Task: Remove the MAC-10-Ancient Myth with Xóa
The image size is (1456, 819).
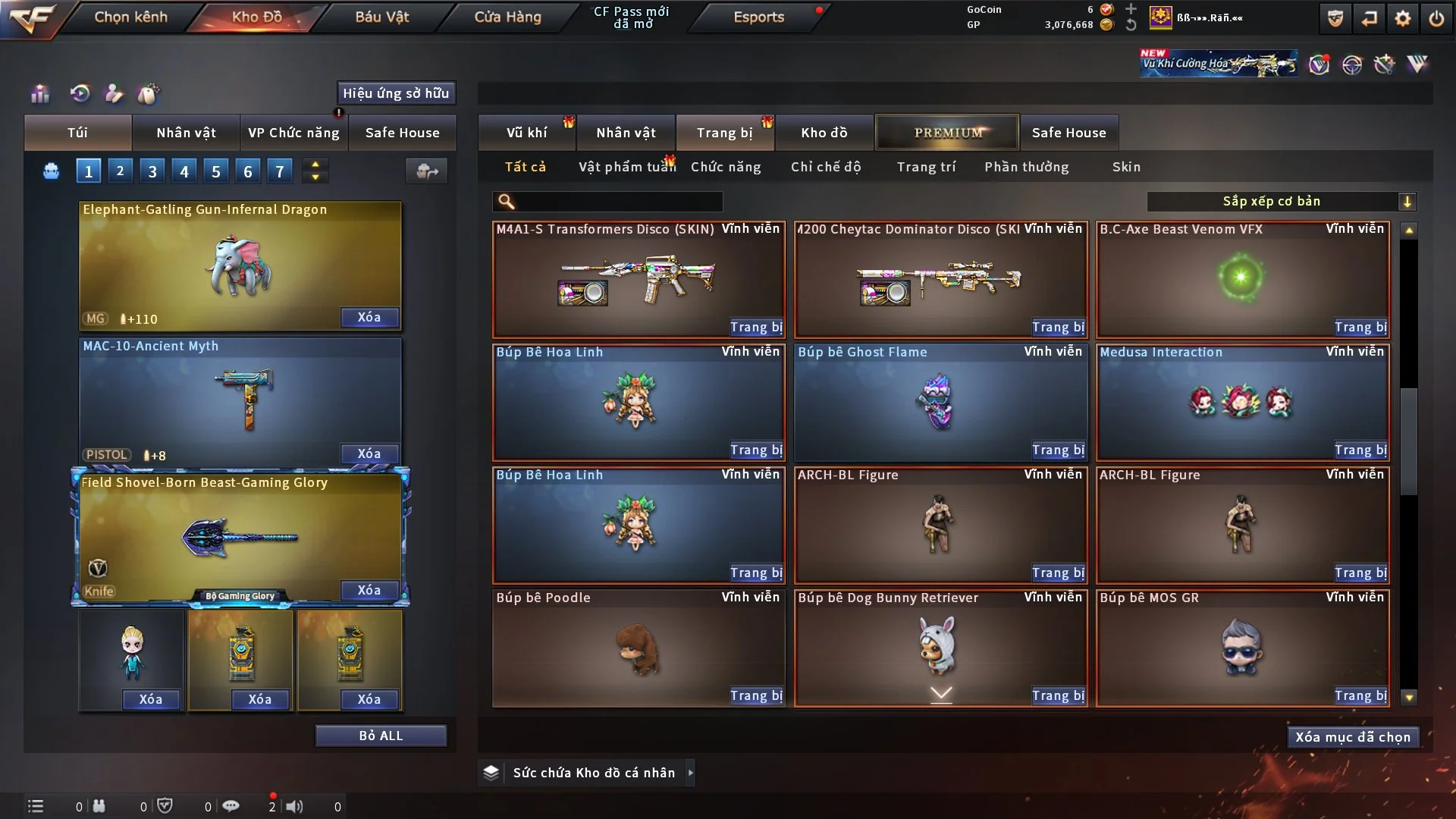Action: [x=369, y=453]
